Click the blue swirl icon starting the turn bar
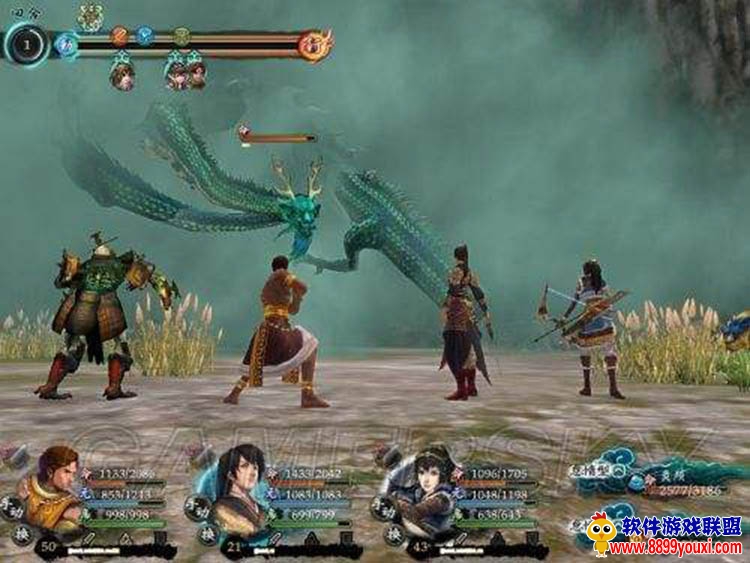Image resolution: width=750 pixels, height=563 pixels. [68, 43]
